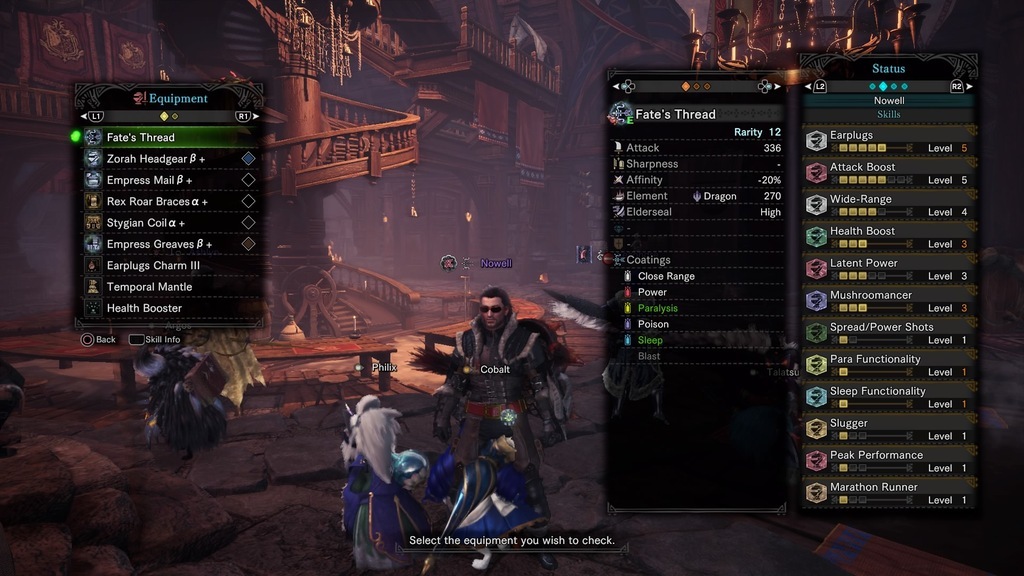1024x576 pixels.
Task: Select the Mushroomancer skill row
Action: click(x=888, y=301)
